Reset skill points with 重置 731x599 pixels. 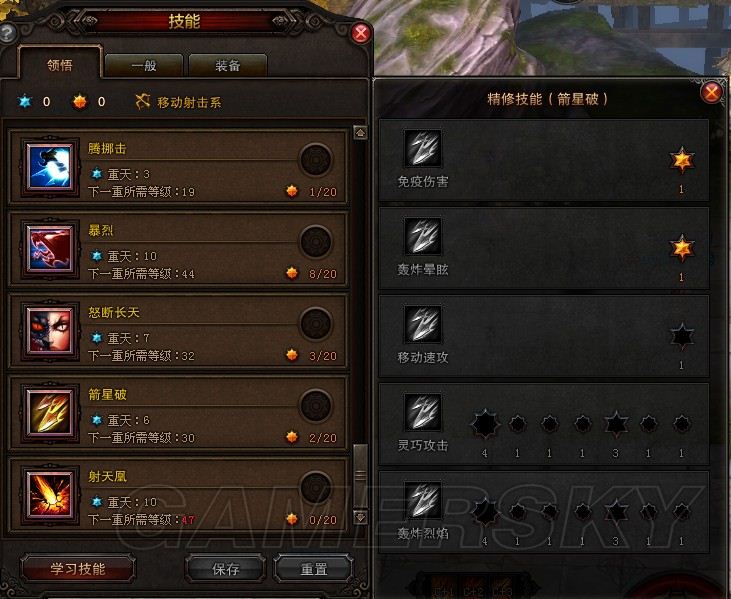314,569
